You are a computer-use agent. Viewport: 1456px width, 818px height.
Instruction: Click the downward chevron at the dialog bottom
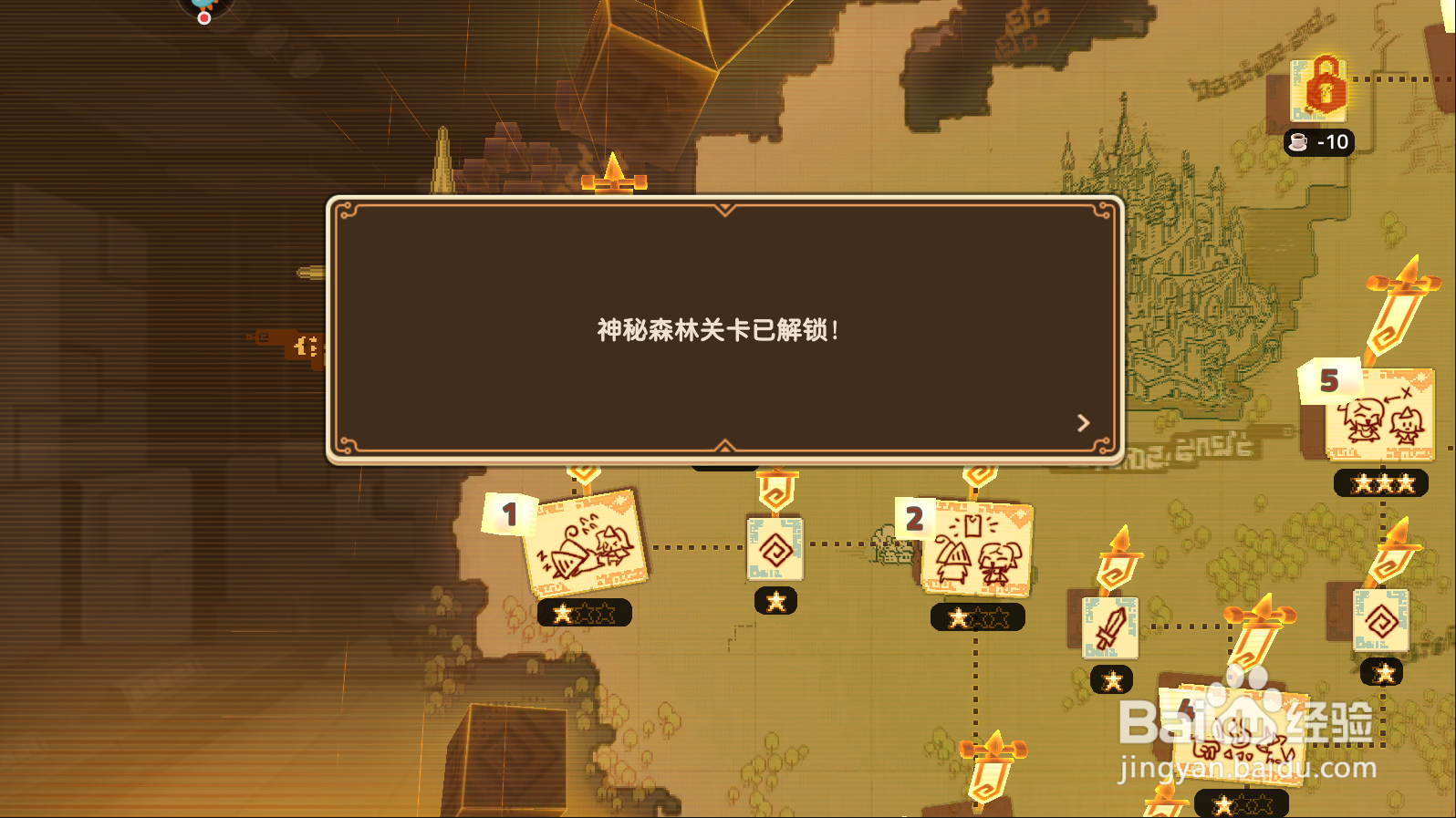[x=725, y=446]
